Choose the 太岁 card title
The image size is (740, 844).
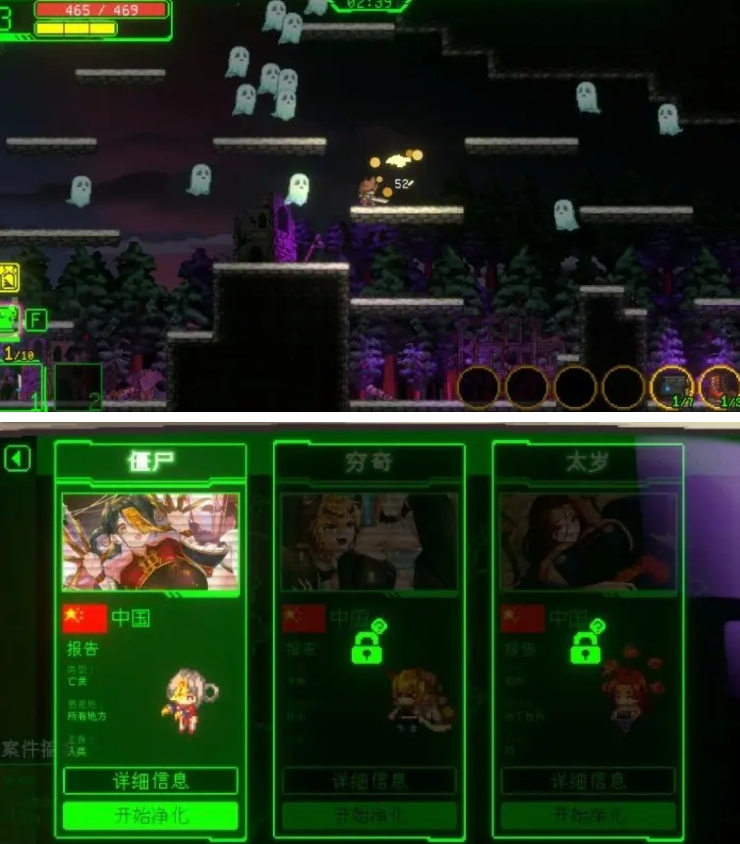coord(587,462)
